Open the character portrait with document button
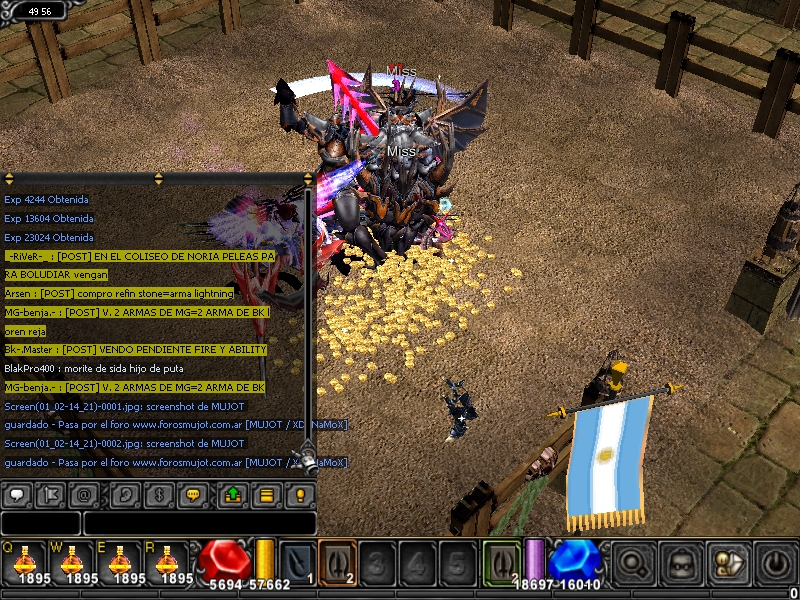Image resolution: width=800 pixels, height=600 pixels. (730, 562)
